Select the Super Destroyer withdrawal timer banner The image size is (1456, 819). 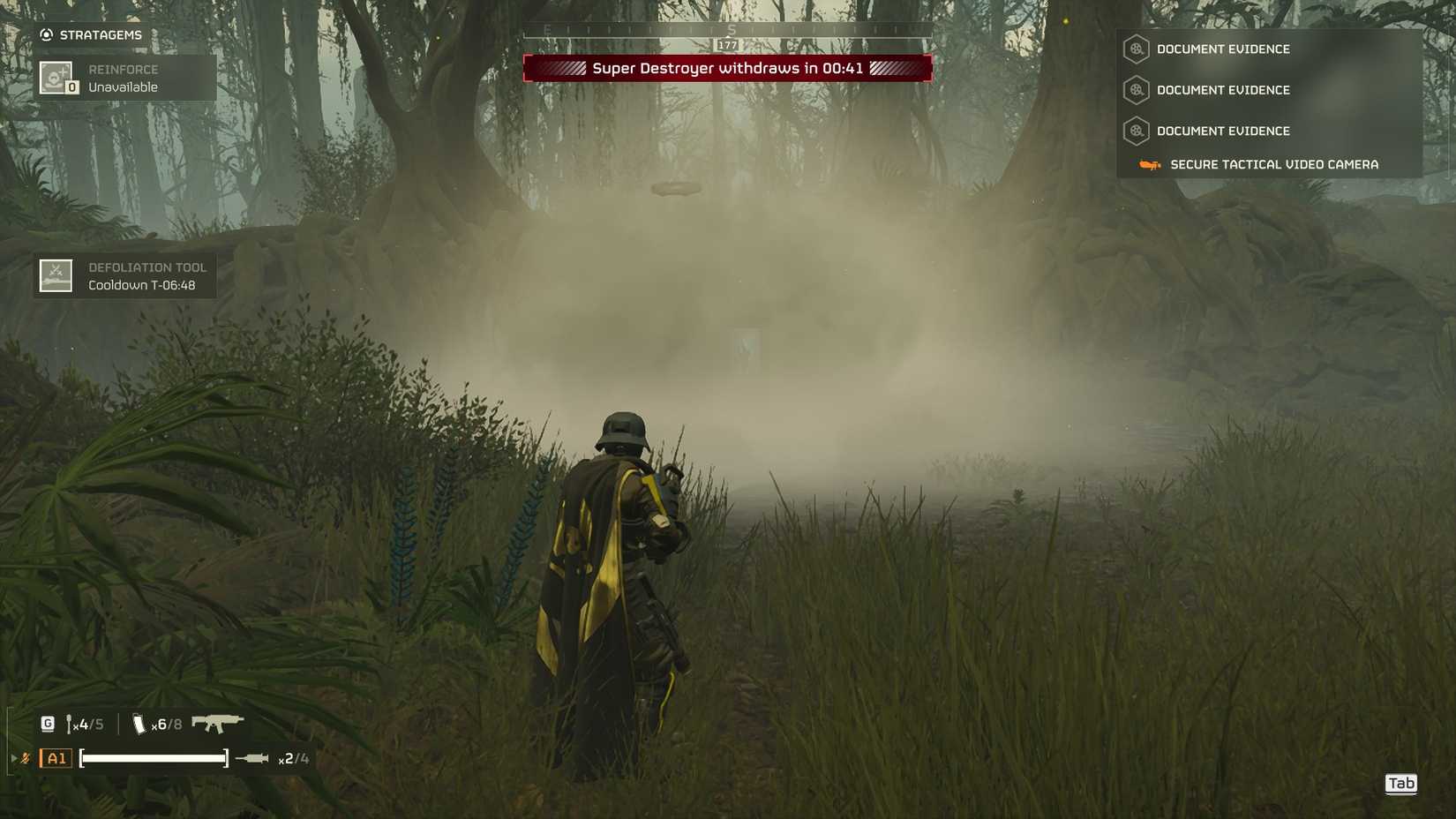728,67
